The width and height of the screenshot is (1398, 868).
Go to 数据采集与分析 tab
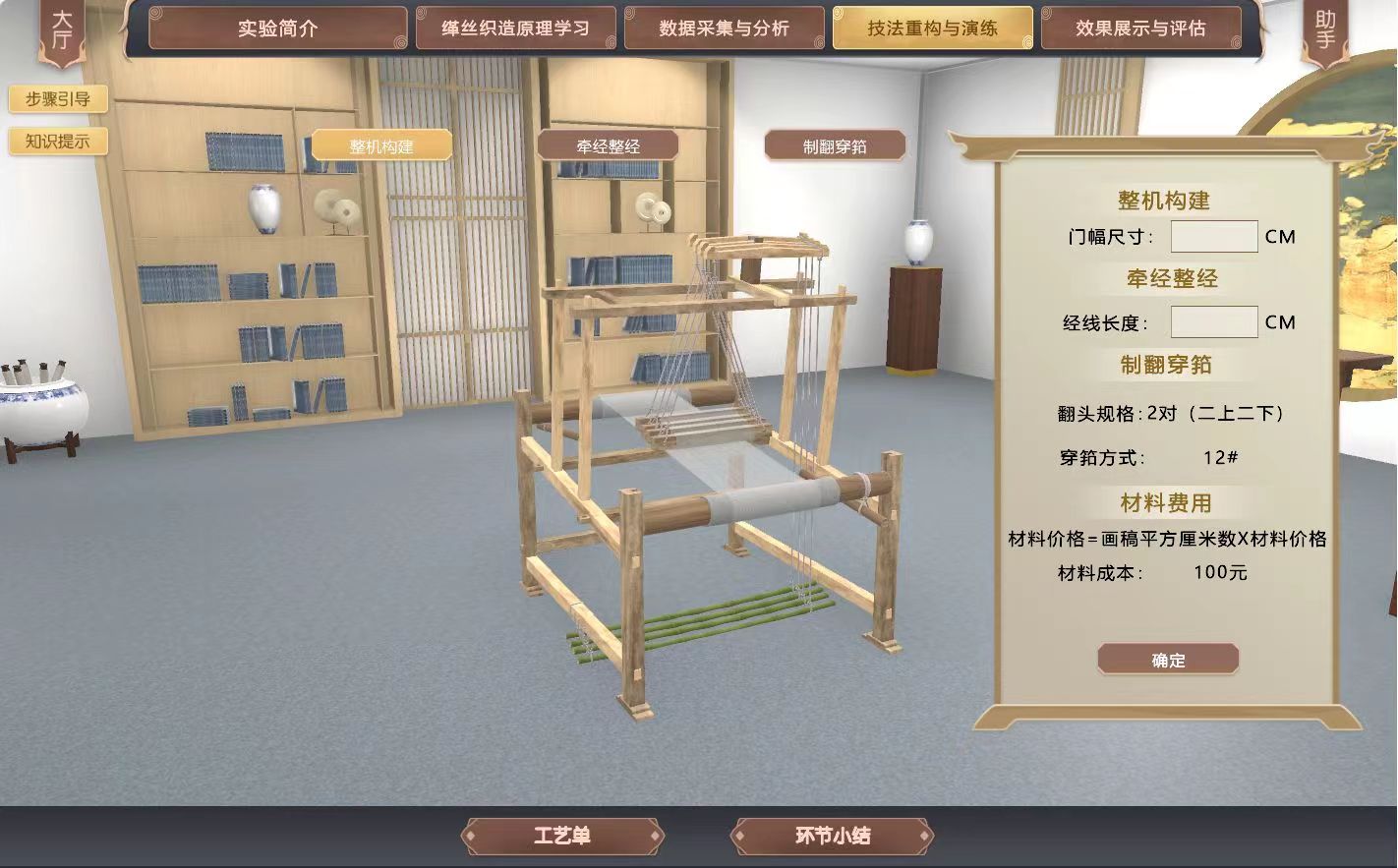coord(724,29)
